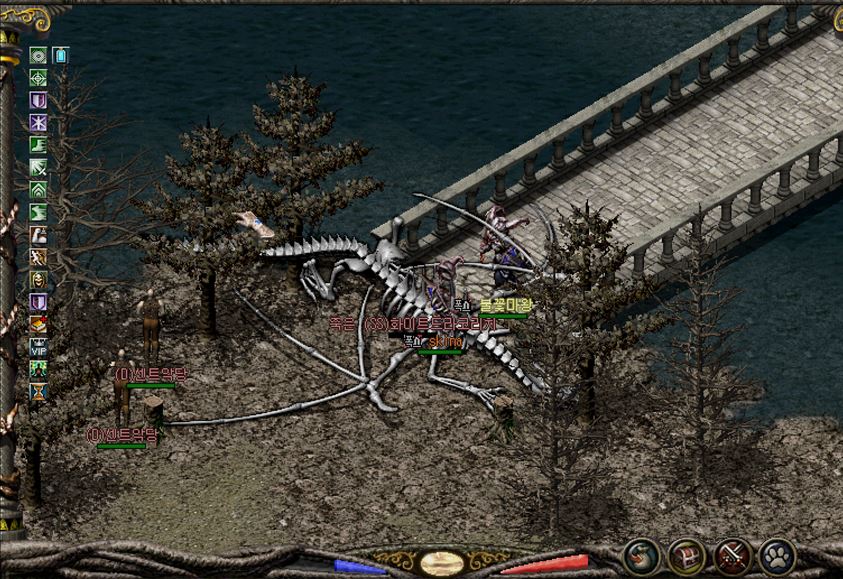Select the hourglass buff icon
Image resolution: width=843 pixels, height=579 pixels.
pos(38,392)
